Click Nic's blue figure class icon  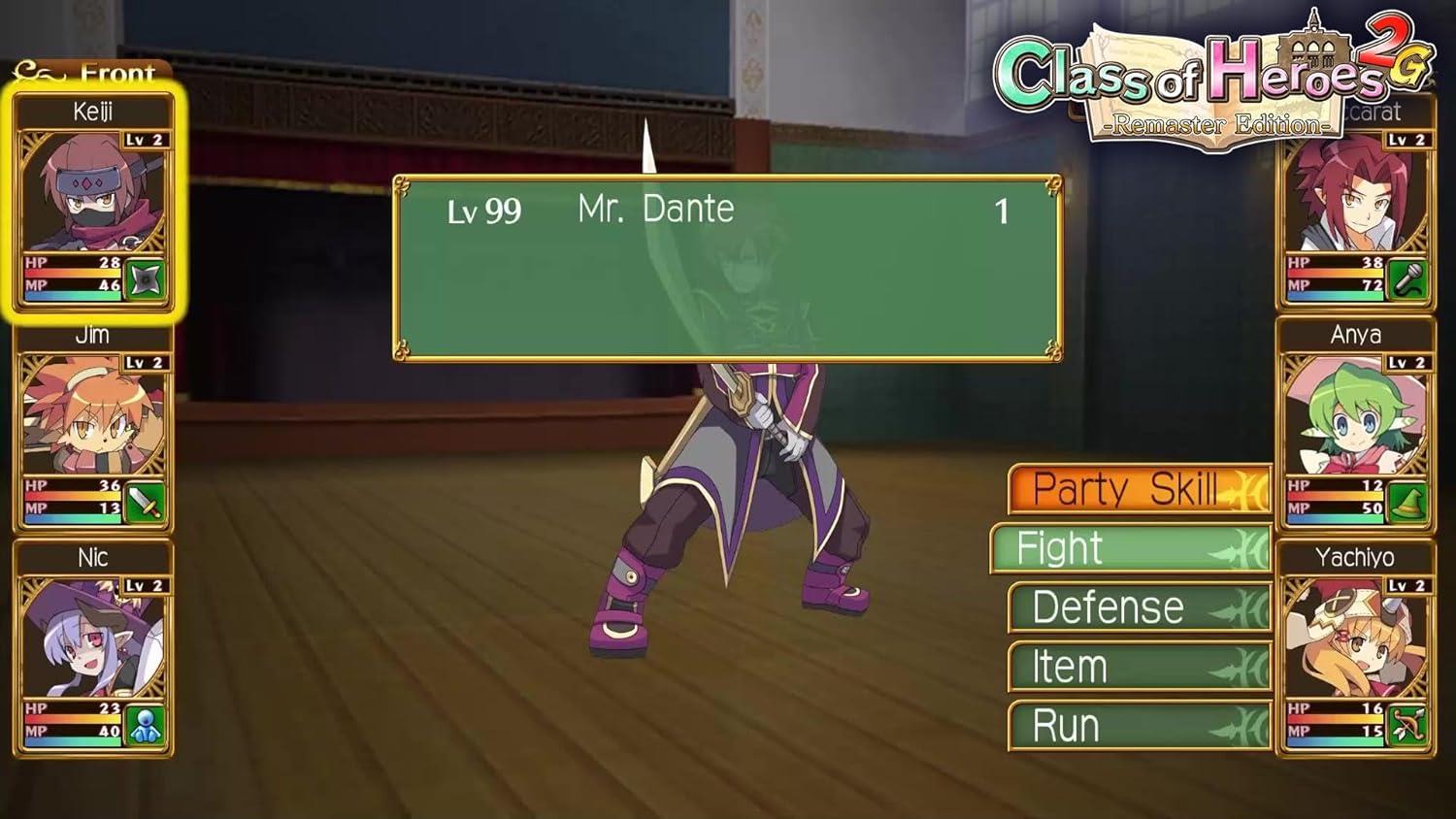146,727
